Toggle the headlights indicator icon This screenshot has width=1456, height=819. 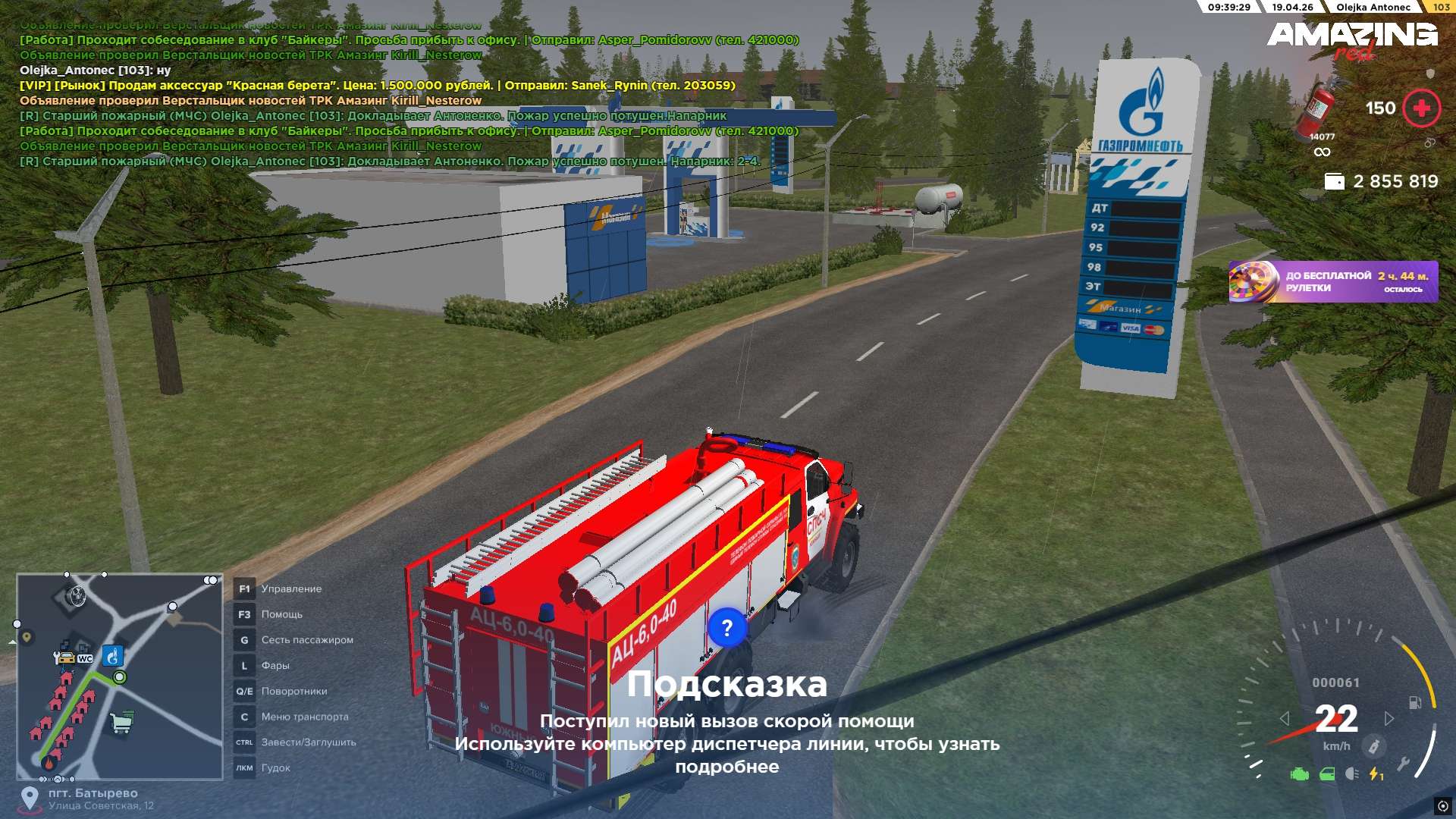pos(1351,774)
